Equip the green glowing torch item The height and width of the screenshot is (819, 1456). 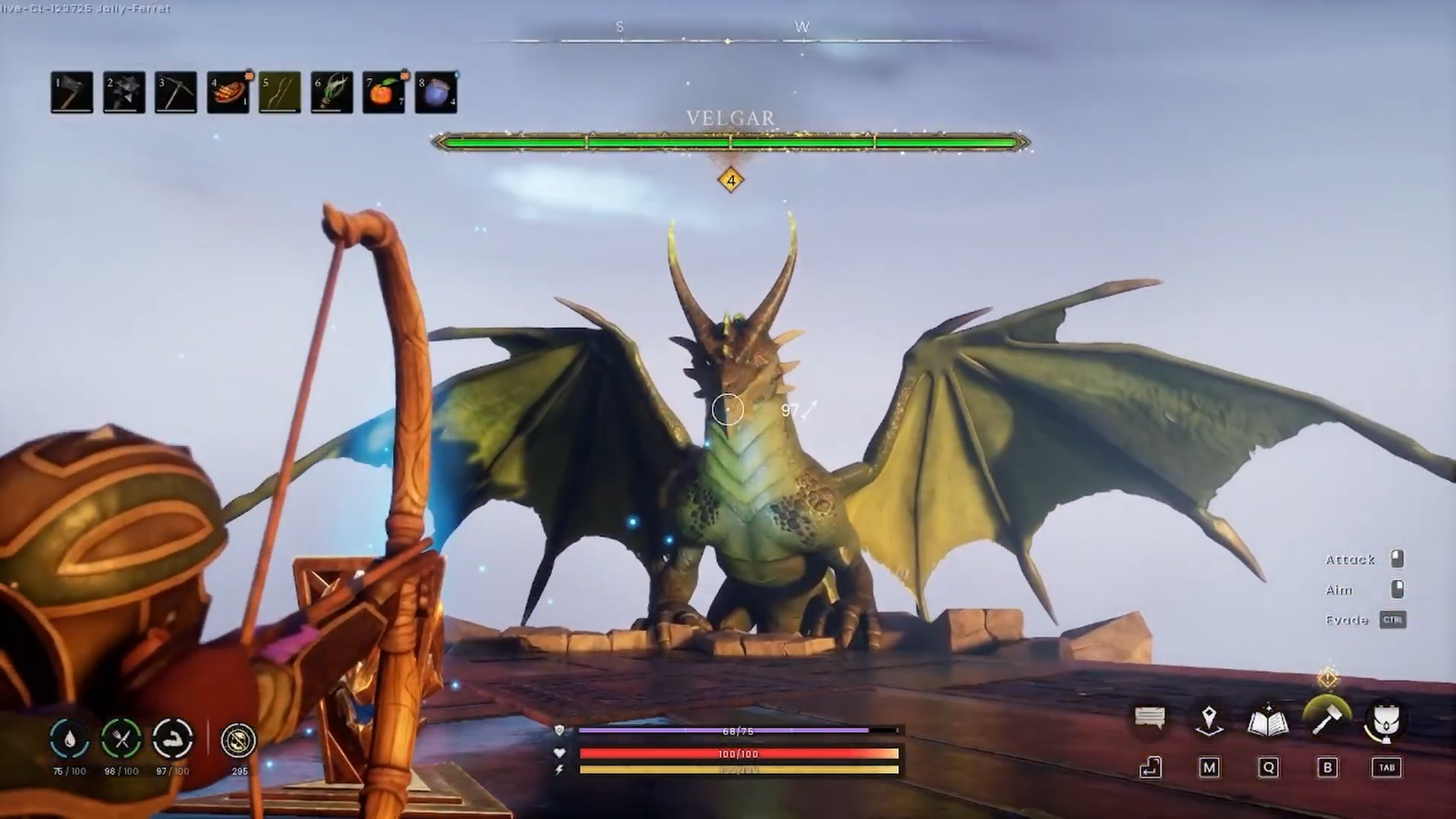tap(331, 93)
